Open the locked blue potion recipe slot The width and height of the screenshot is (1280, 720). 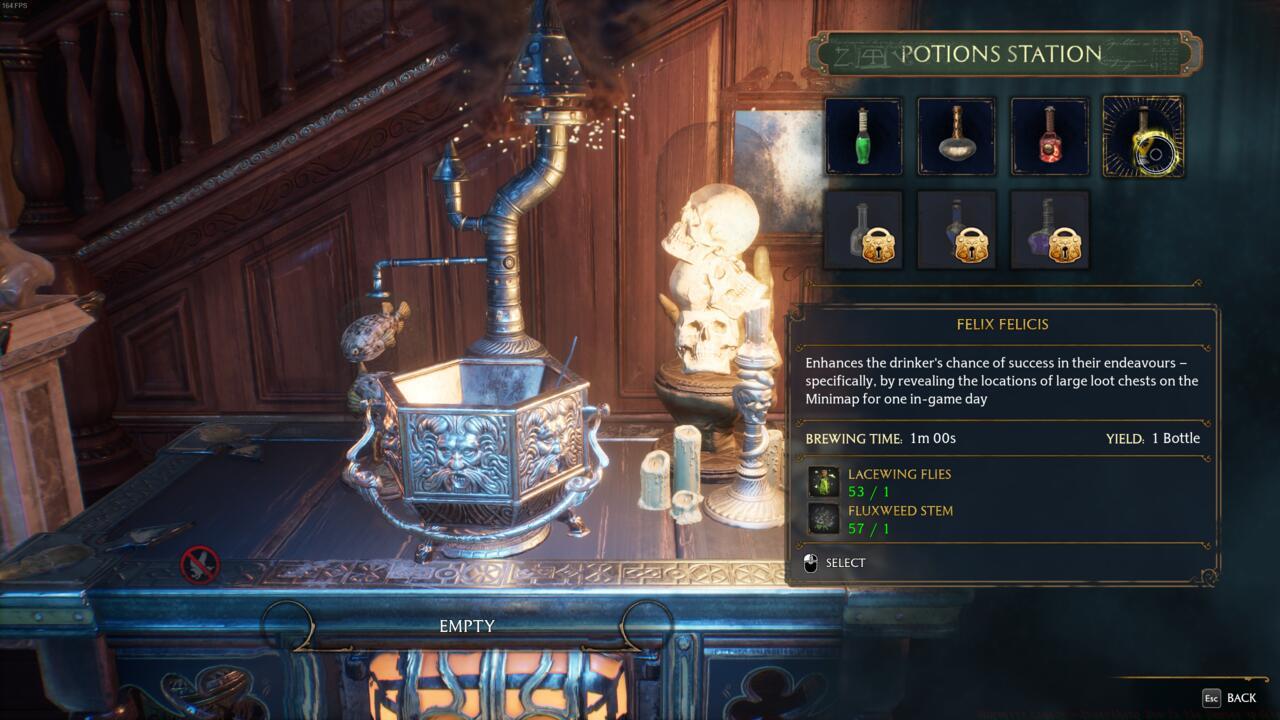(x=957, y=230)
